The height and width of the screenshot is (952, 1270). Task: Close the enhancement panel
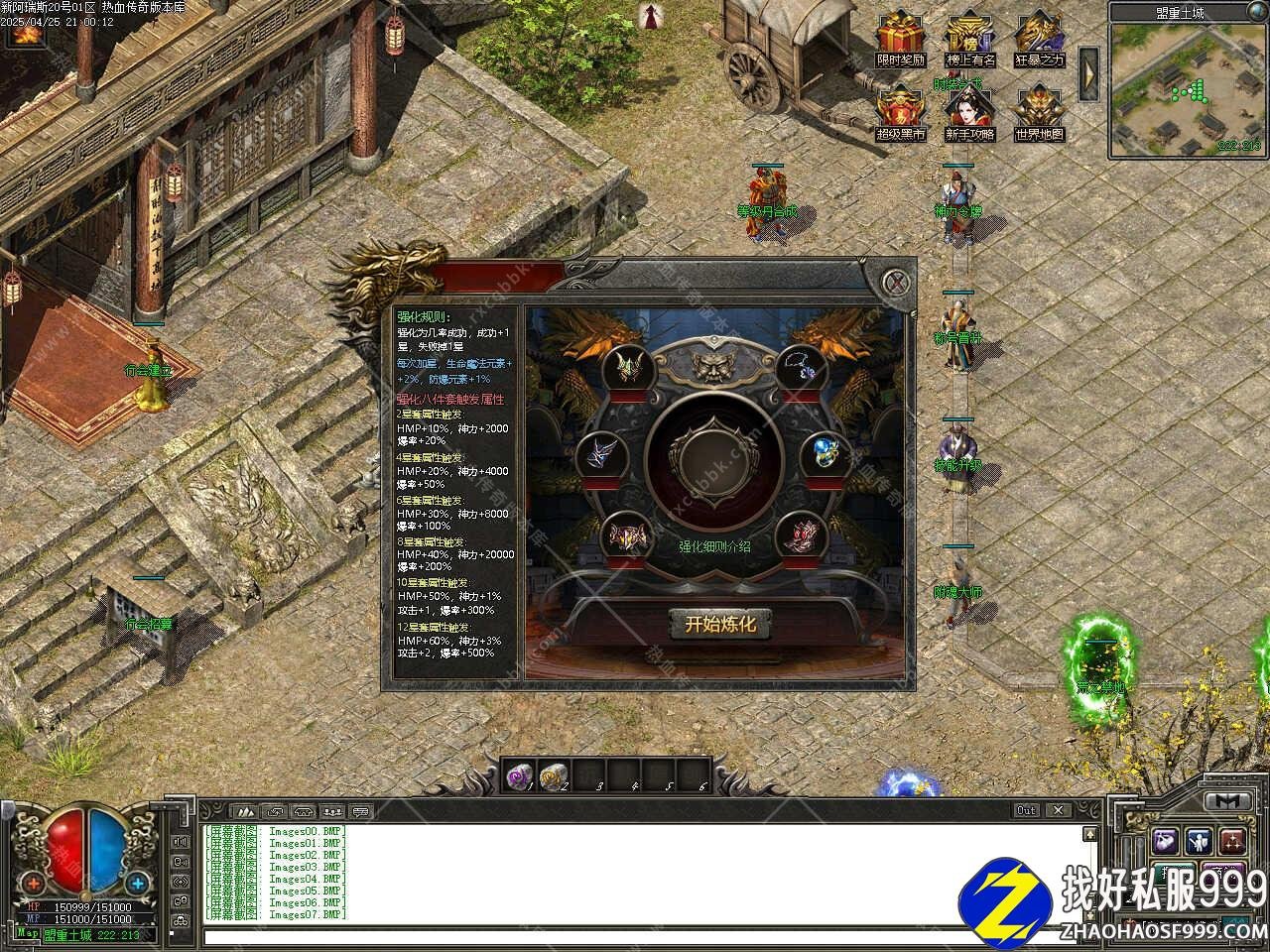897,282
